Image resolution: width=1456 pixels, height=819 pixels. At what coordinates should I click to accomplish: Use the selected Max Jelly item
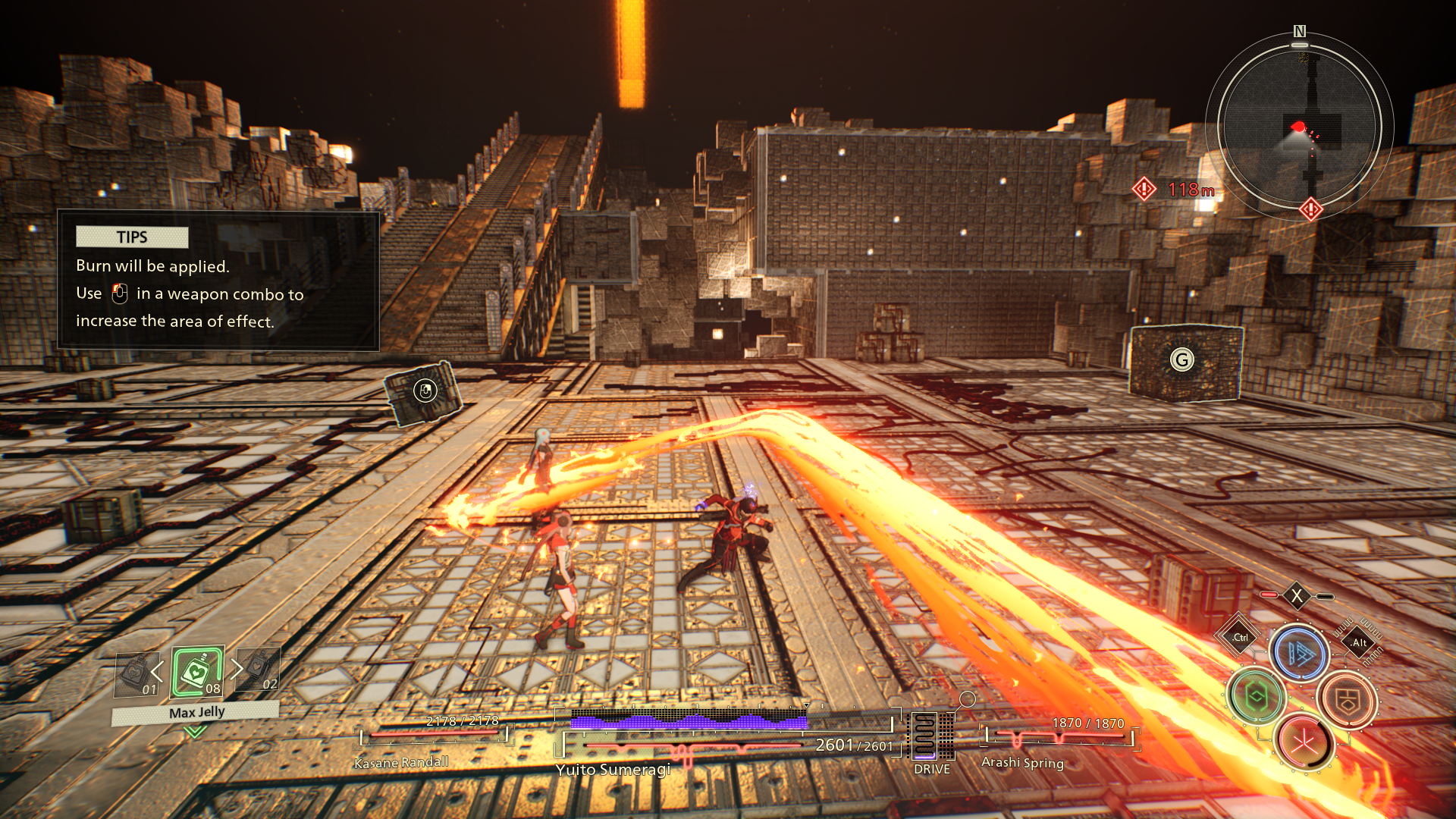tap(197, 671)
